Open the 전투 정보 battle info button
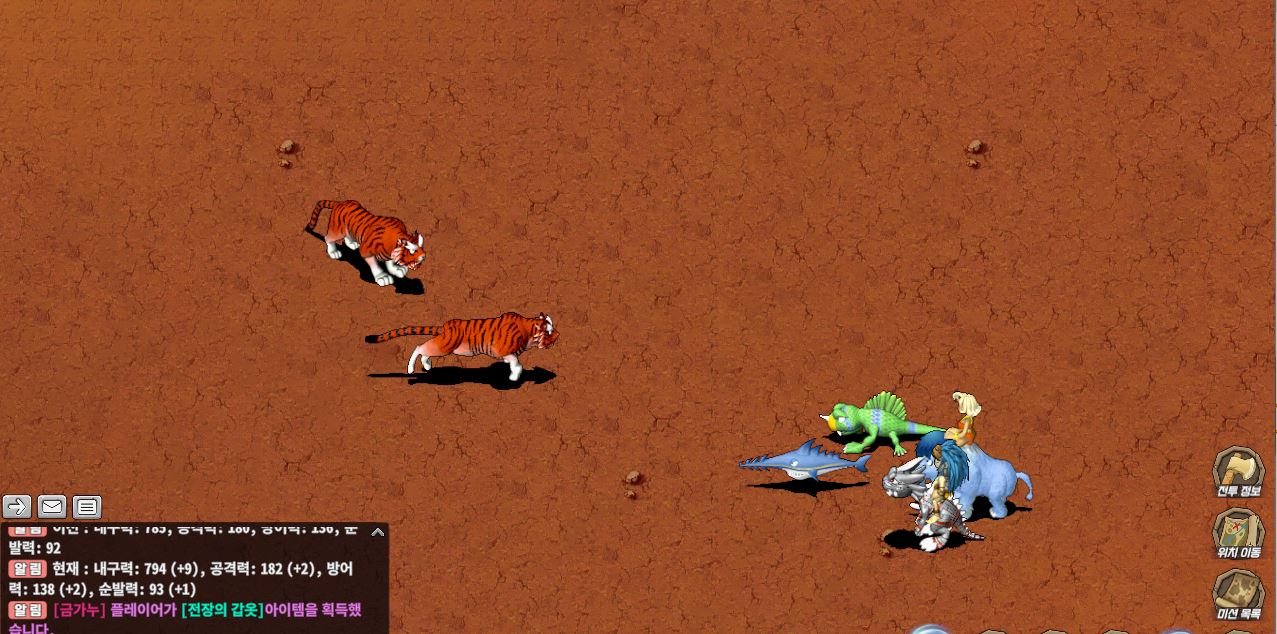The image size is (1277, 634). tap(1238, 471)
